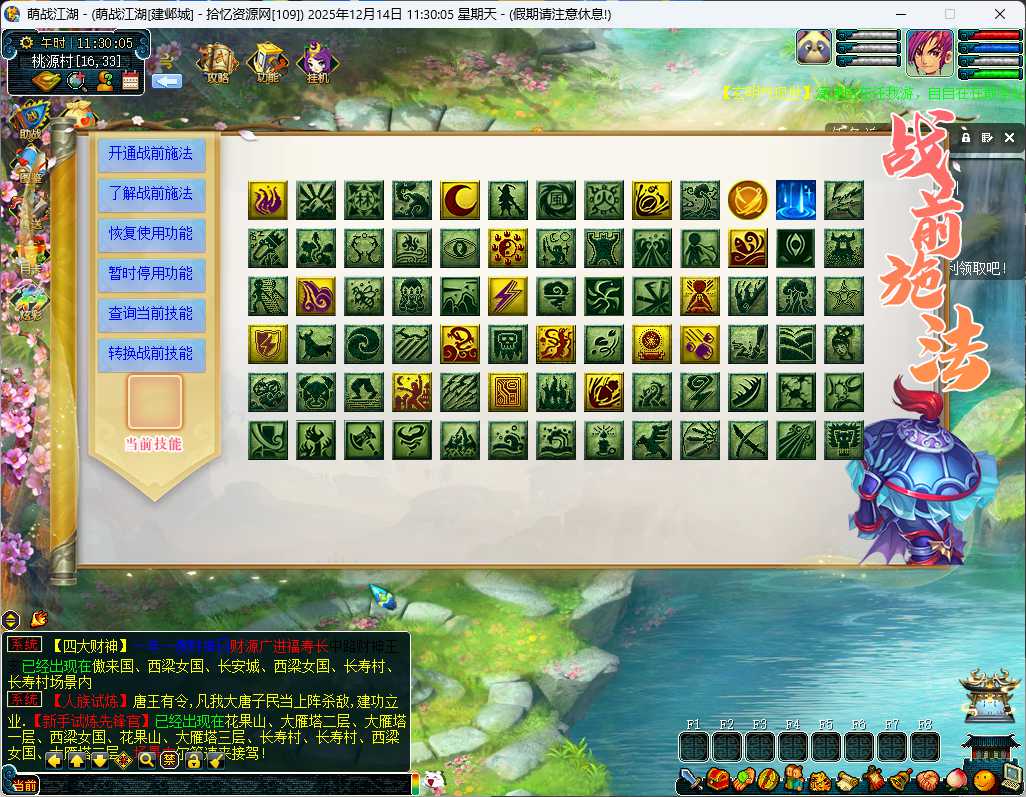Pick the purple flame skill icon

268,200
